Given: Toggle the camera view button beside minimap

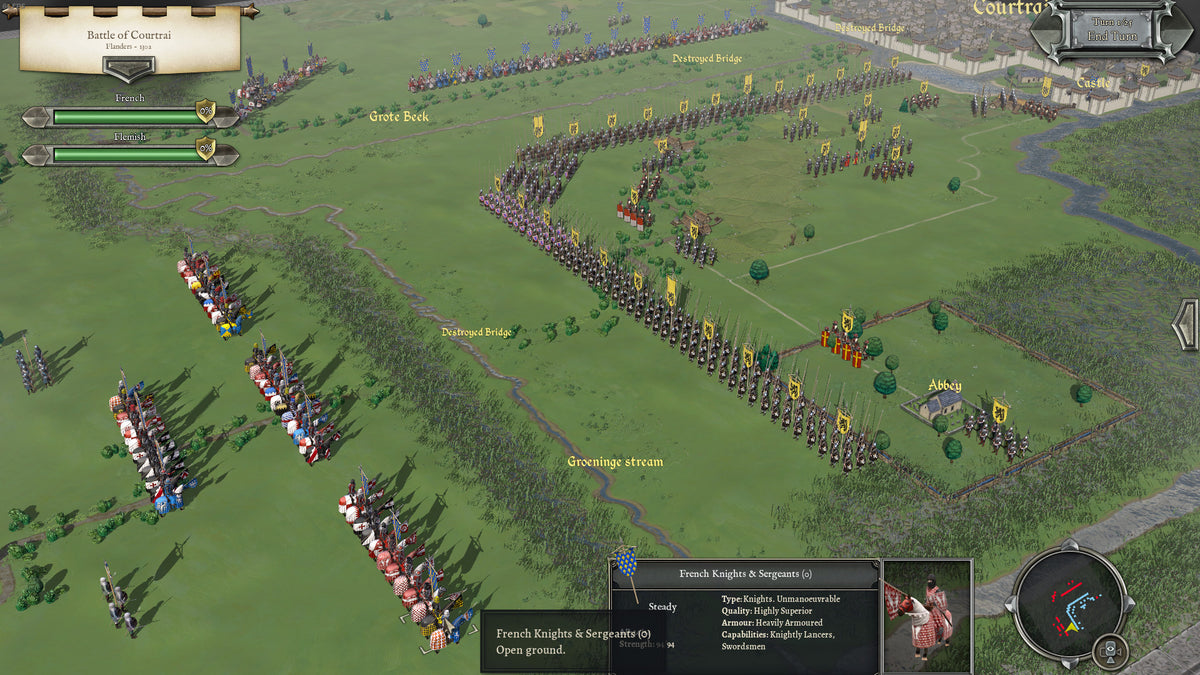Looking at the screenshot, I should click(x=1108, y=652).
